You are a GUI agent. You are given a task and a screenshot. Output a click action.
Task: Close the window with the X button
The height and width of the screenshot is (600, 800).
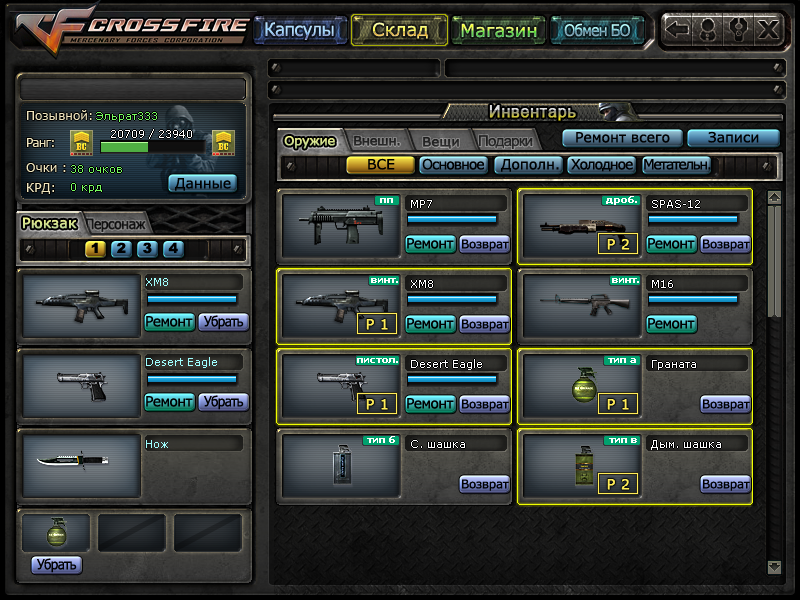click(x=768, y=29)
